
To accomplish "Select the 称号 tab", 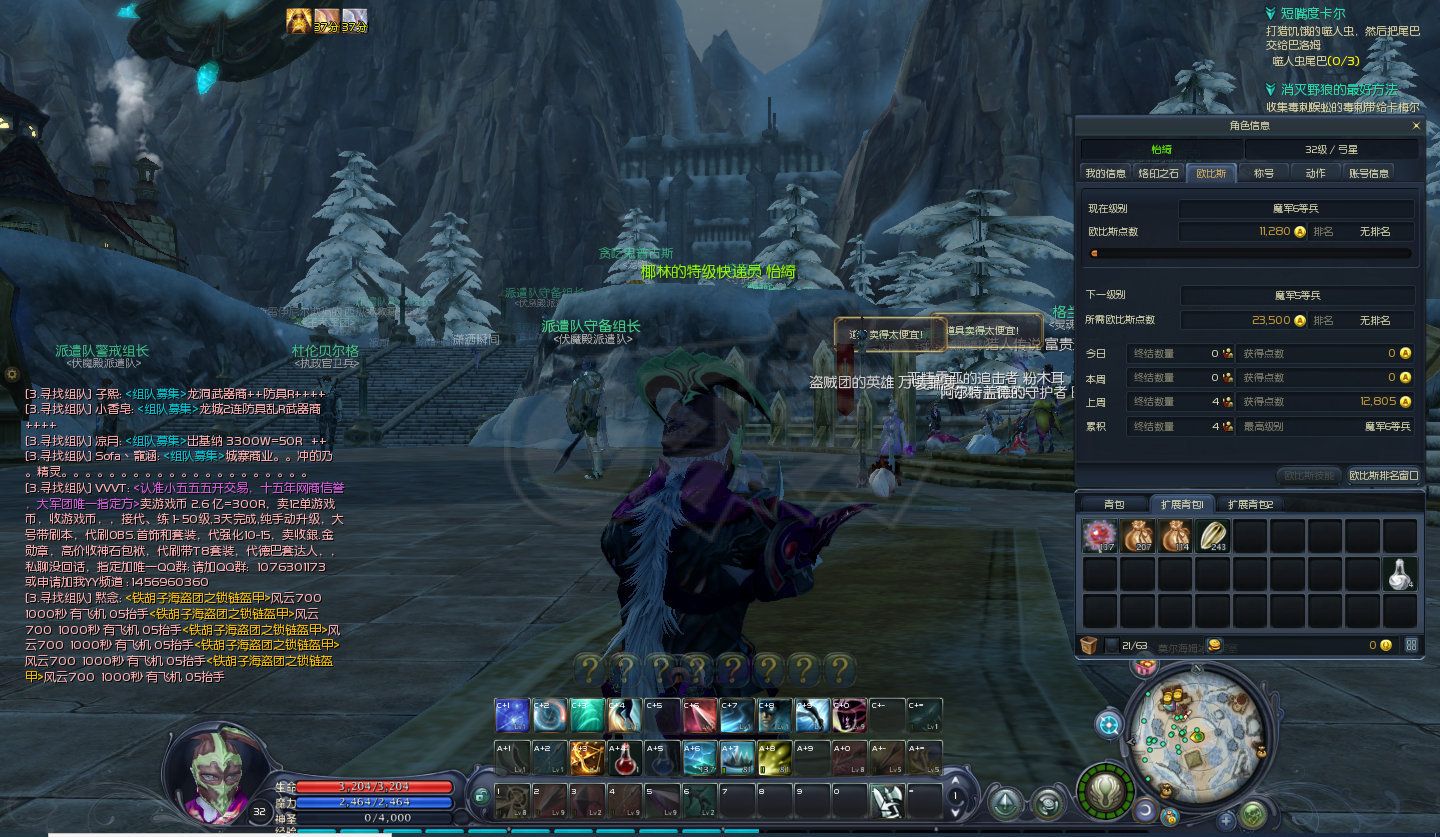I will 1264,173.
